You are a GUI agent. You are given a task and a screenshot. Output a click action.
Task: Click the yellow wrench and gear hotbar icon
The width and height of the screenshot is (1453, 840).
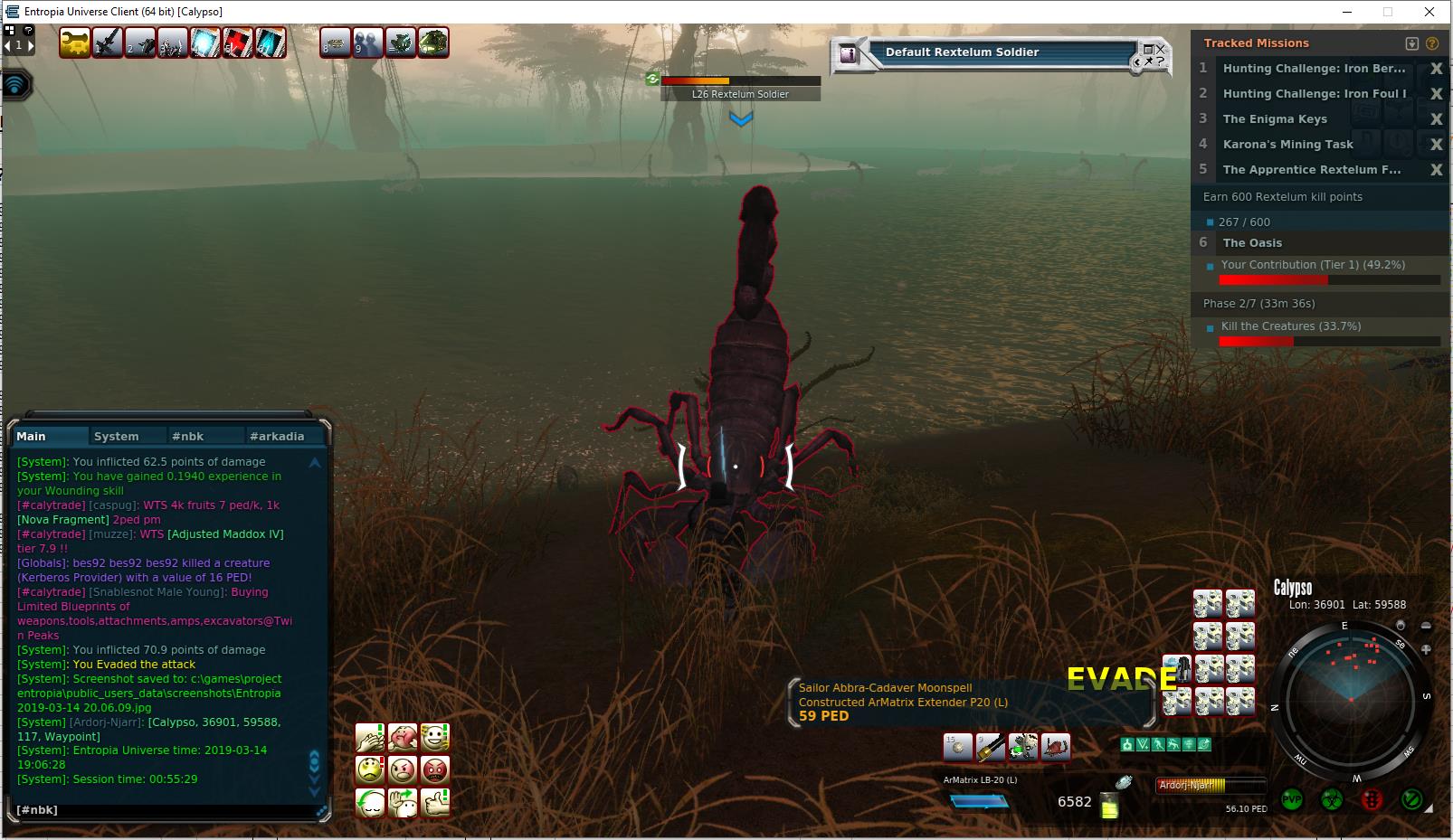[x=74, y=42]
